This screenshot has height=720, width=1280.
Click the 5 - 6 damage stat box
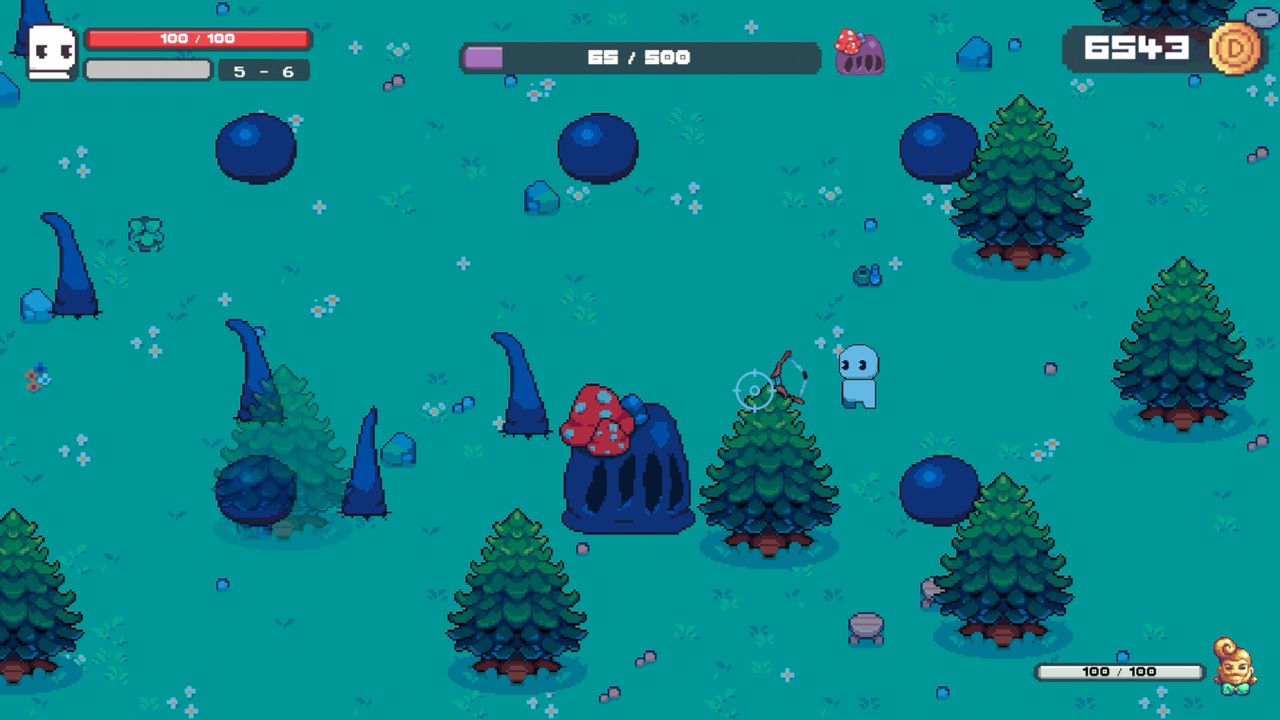tap(263, 72)
